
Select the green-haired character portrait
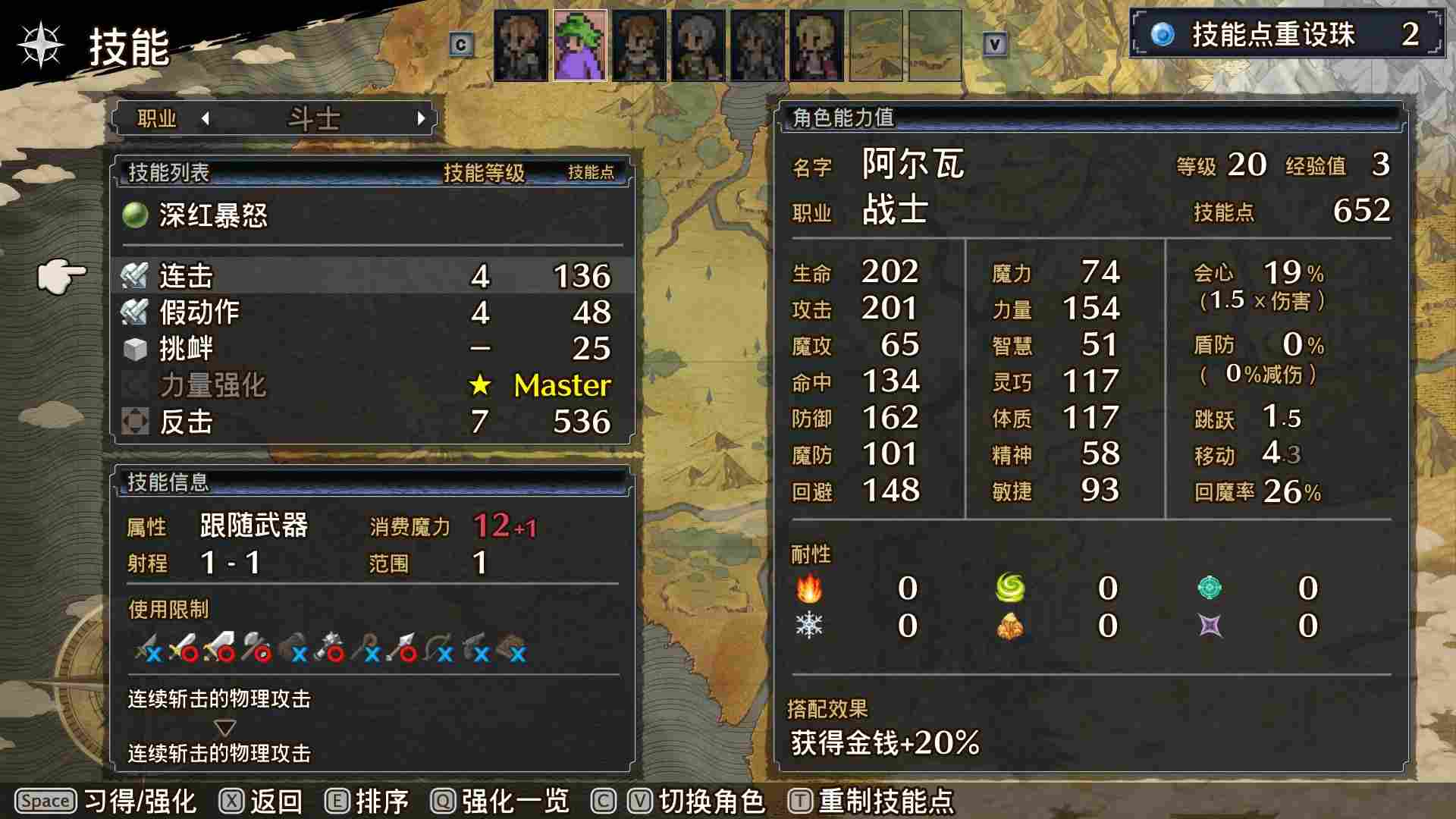579,45
